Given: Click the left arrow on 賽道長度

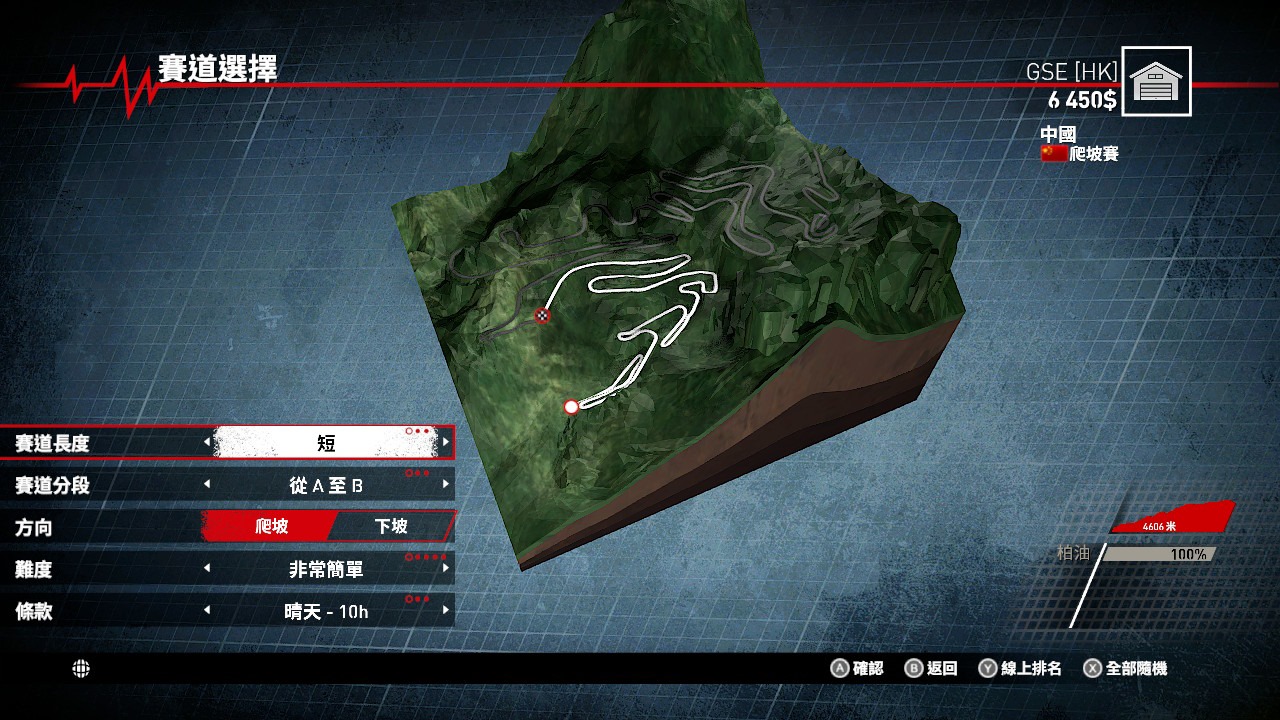Looking at the screenshot, I should click(208, 442).
